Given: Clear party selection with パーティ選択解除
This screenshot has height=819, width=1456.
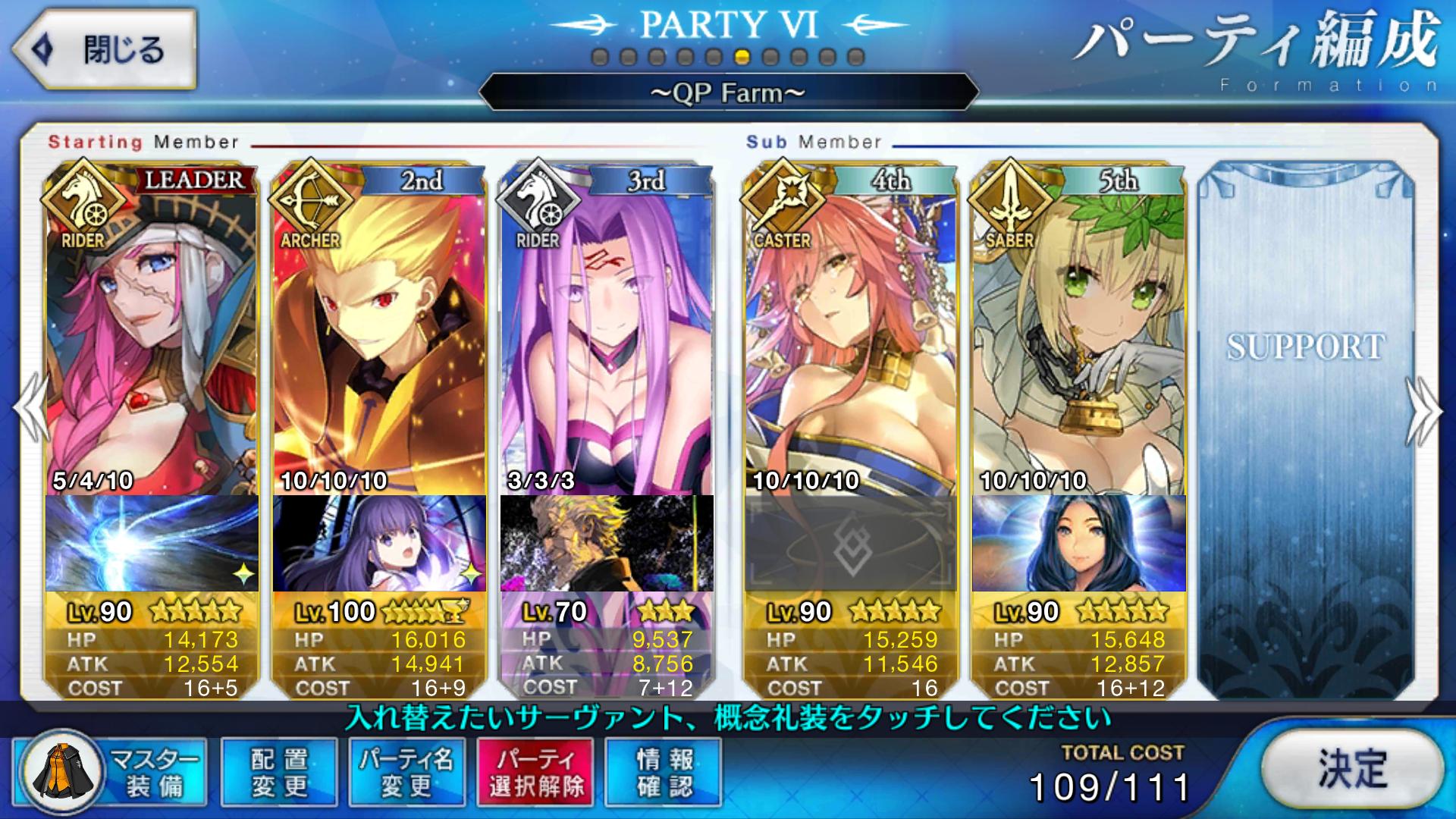Looking at the screenshot, I should pyautogui.click(x=535, y=772).
